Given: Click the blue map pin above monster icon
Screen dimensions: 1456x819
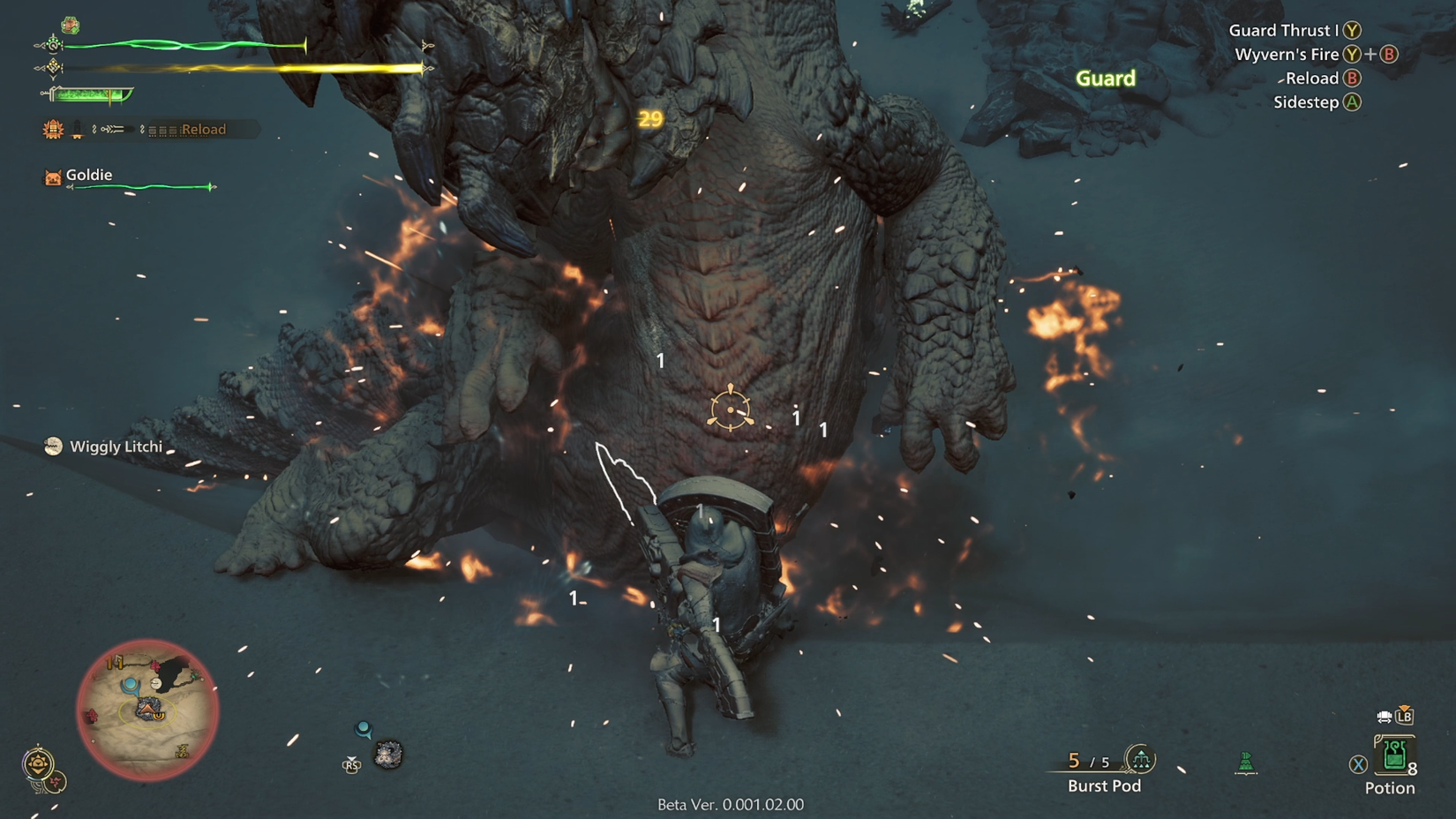Looking at the screenshot, I should 363,729.
